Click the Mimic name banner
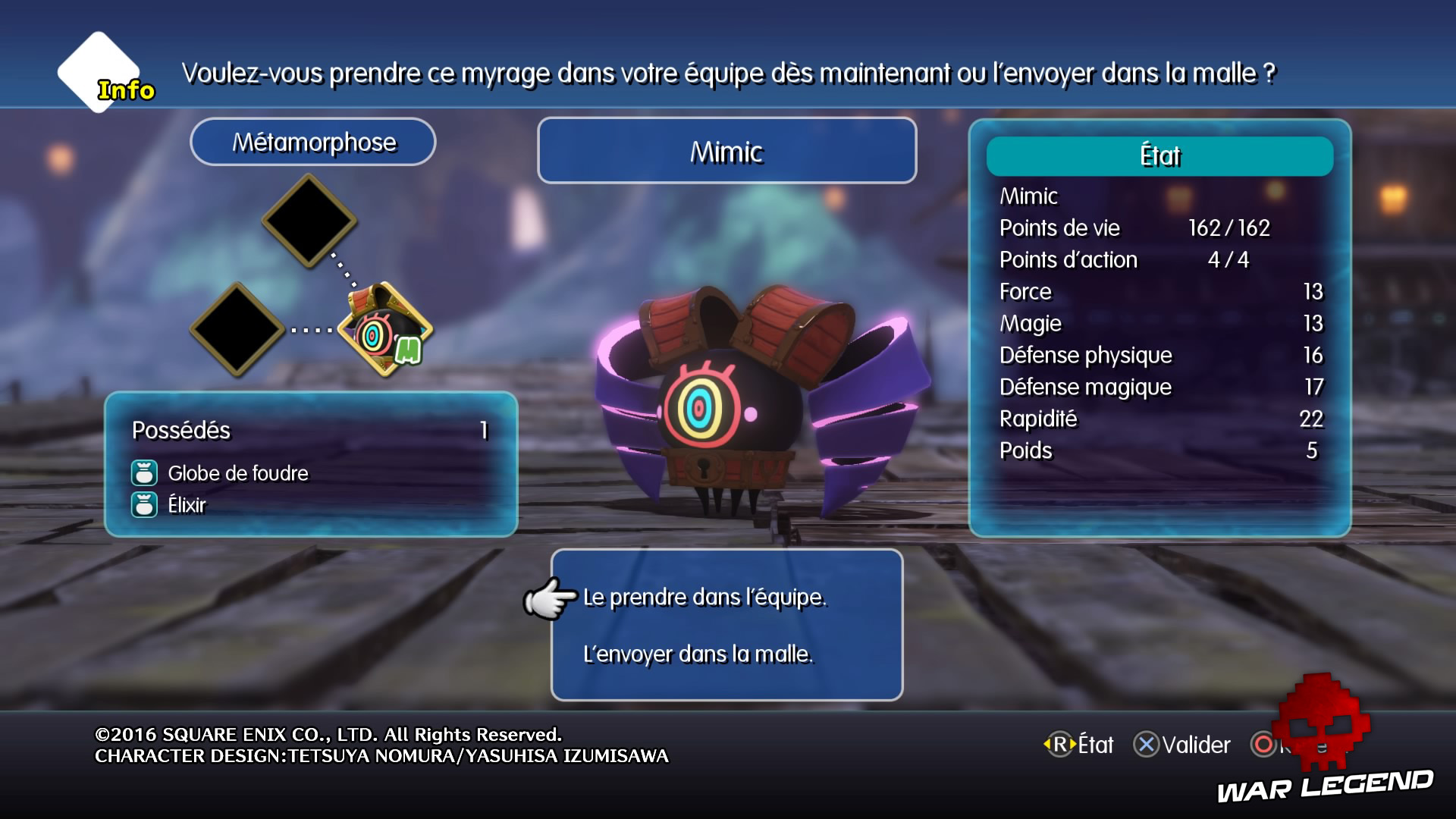 pos(726,151)
